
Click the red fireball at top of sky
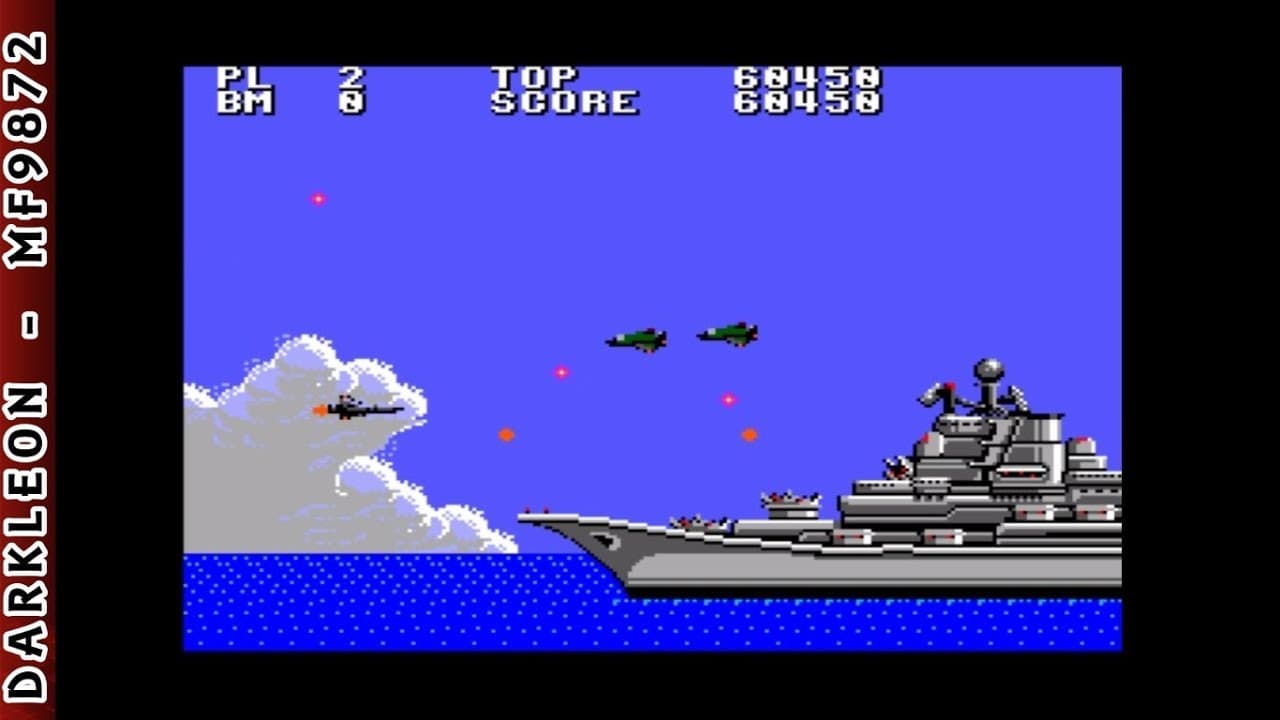[318, 198]
